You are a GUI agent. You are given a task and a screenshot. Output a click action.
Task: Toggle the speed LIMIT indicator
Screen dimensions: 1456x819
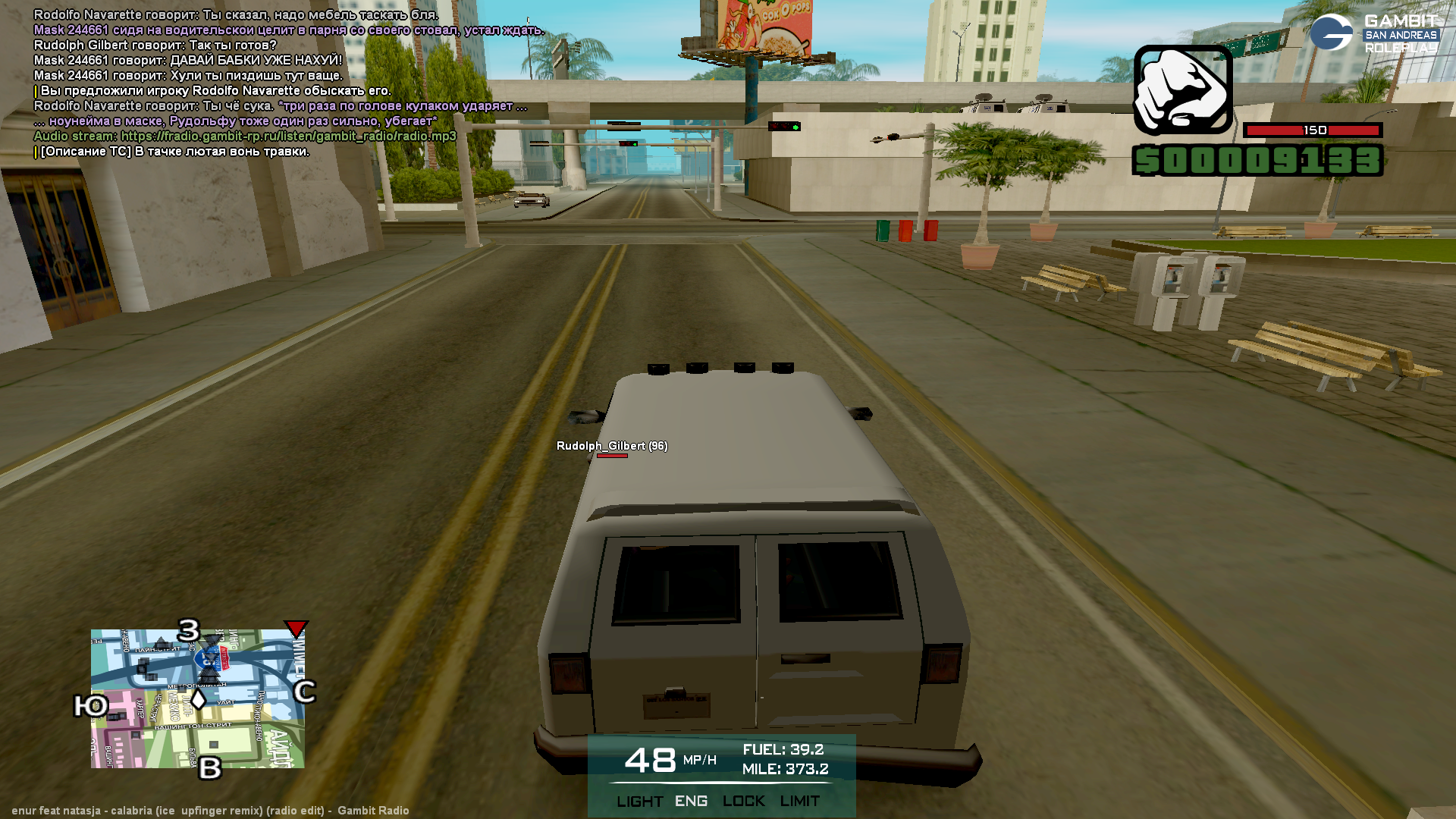(x=799, y=802)
